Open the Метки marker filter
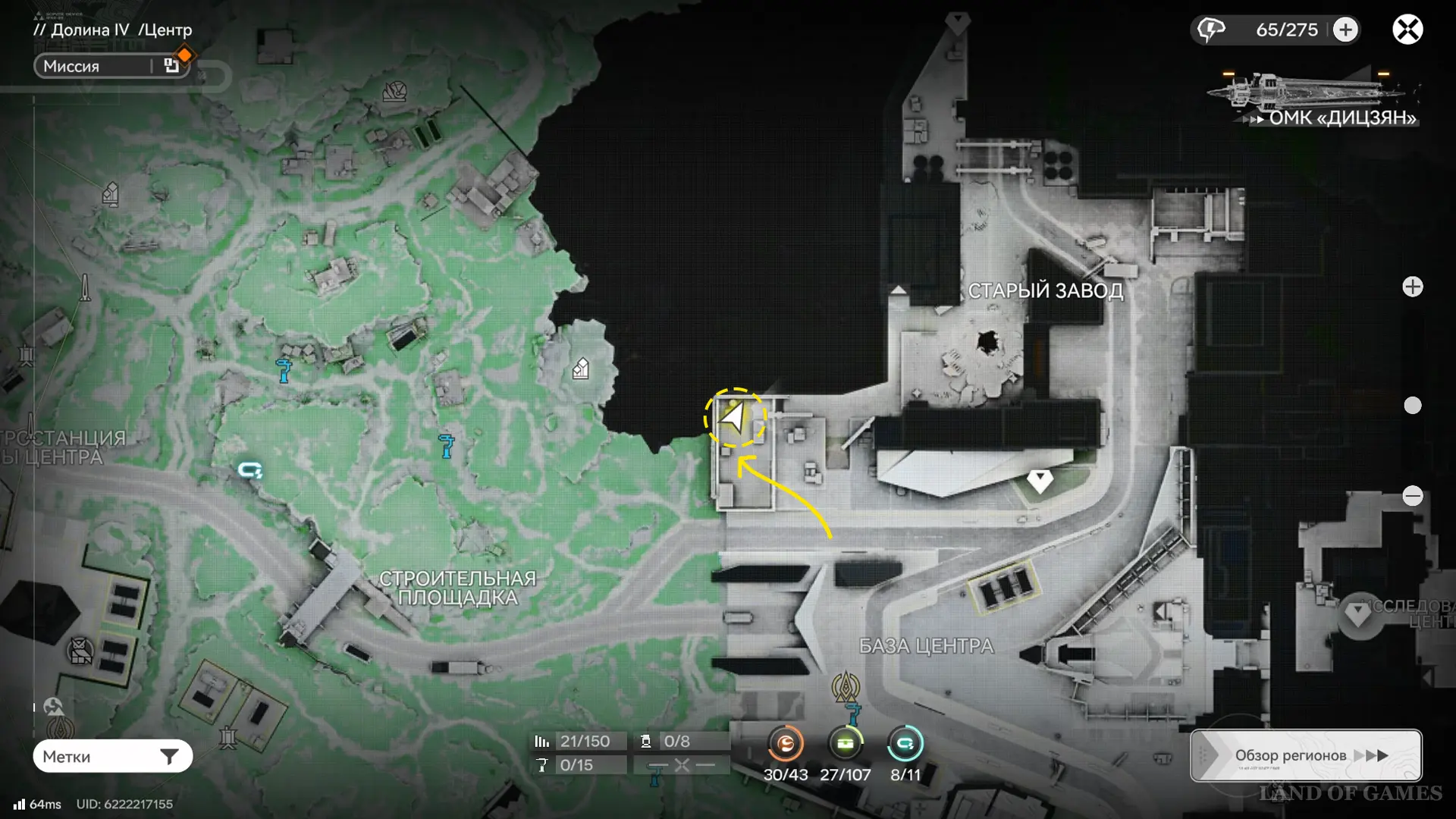Image resolution: width=1456 pixels, height=819 pixels. pyautogui.click(x=112, y=756)
